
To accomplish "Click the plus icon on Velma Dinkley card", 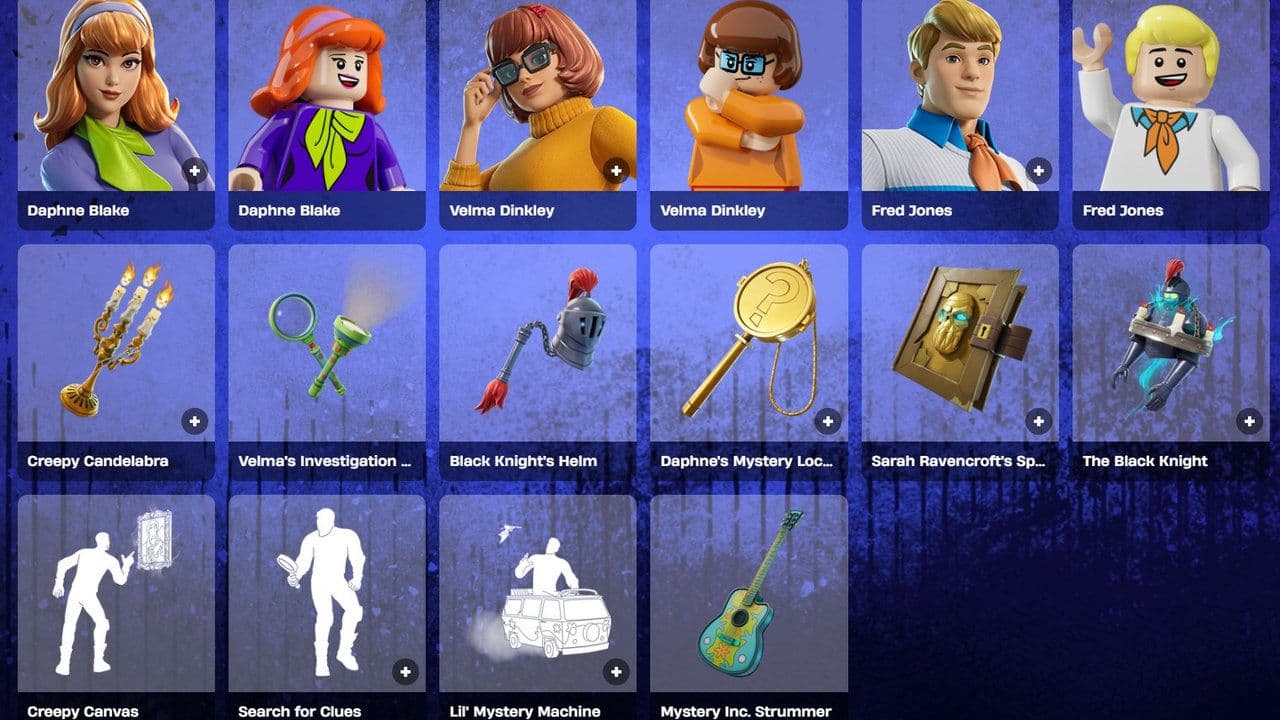I will coord(615,168).
